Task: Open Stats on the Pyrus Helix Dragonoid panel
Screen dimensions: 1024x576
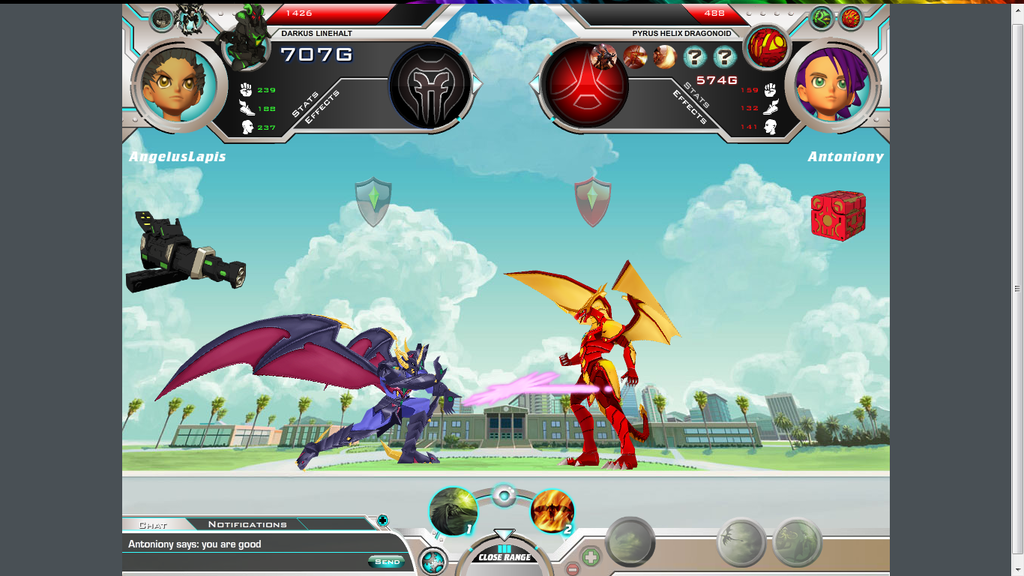Action: [697, 93]
